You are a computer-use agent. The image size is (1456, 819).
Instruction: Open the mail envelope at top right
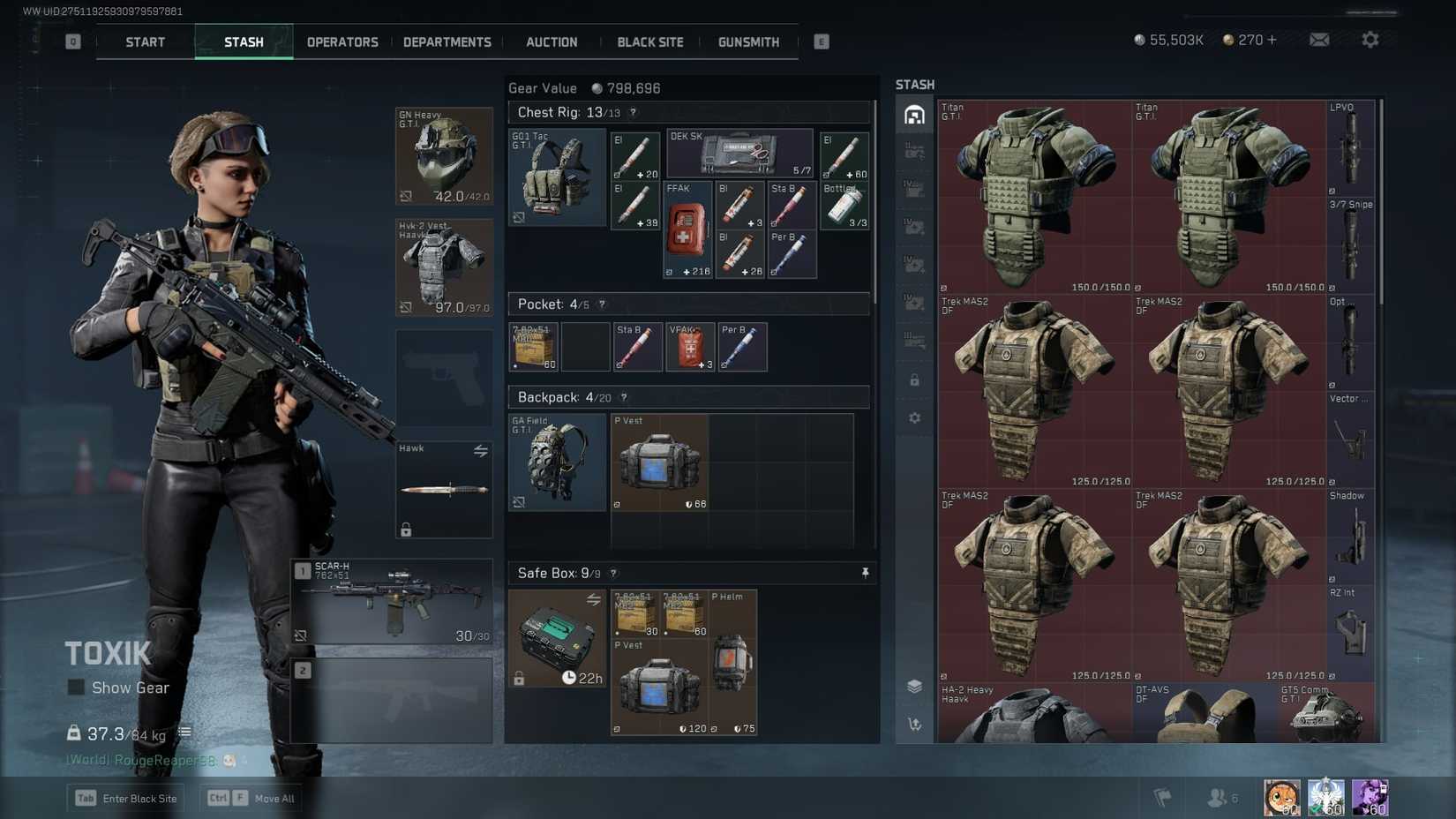[1319, 39]
